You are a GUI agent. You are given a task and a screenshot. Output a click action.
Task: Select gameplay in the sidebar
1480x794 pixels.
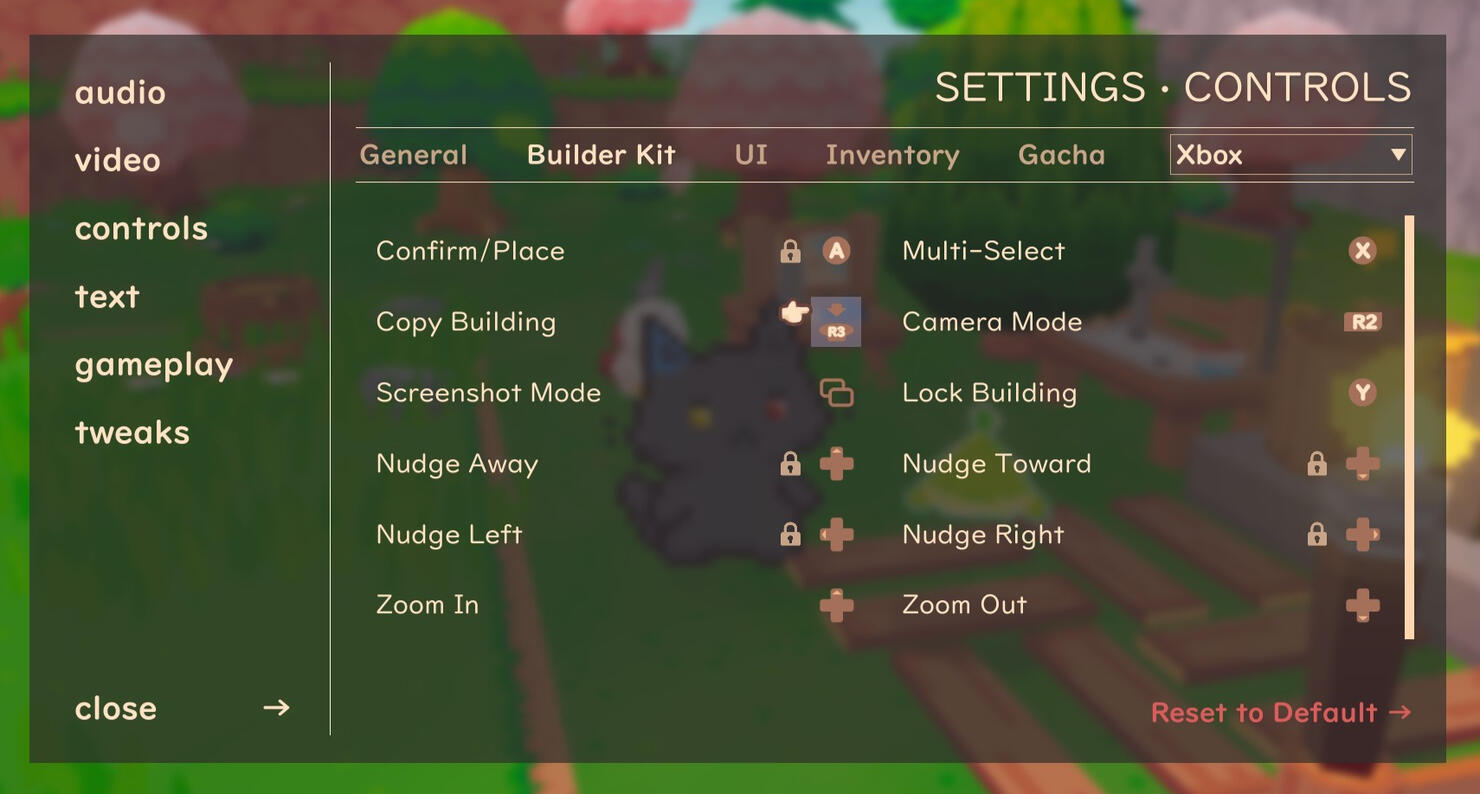pyautogui.click(x=153, y=365)
